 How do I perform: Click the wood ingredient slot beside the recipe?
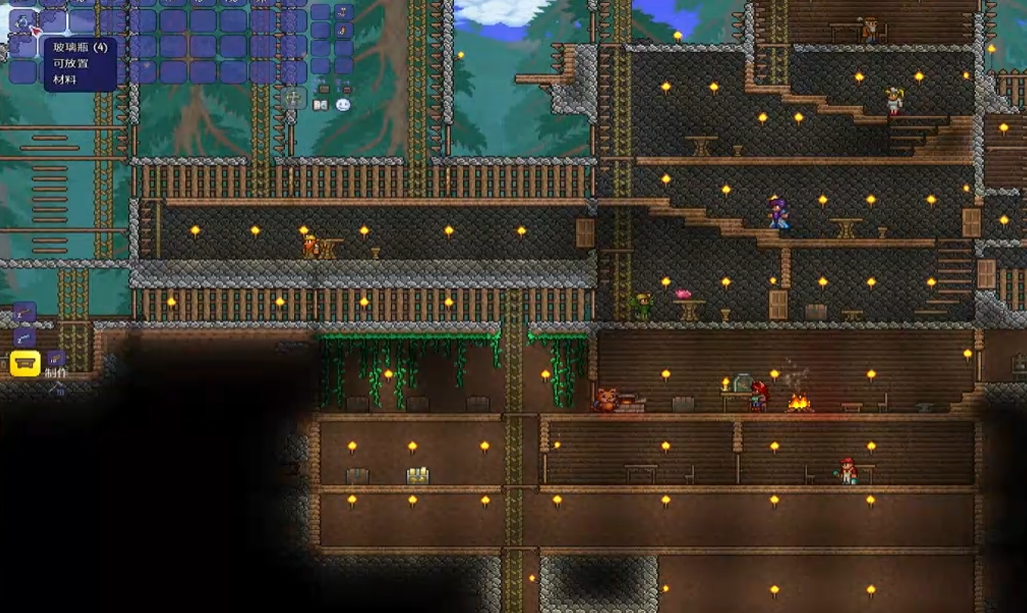(57, 359)
